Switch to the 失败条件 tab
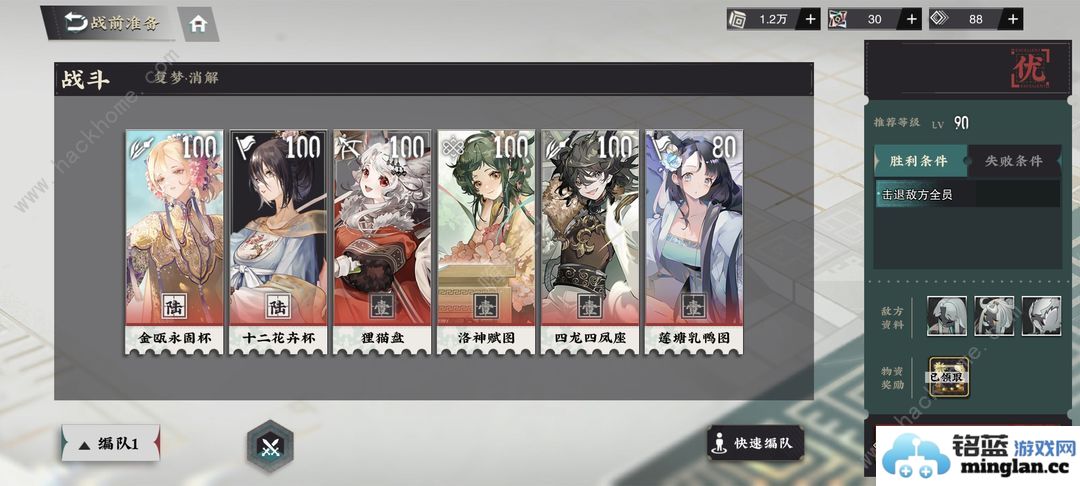1080x486 pixels. click(1013, 160)
